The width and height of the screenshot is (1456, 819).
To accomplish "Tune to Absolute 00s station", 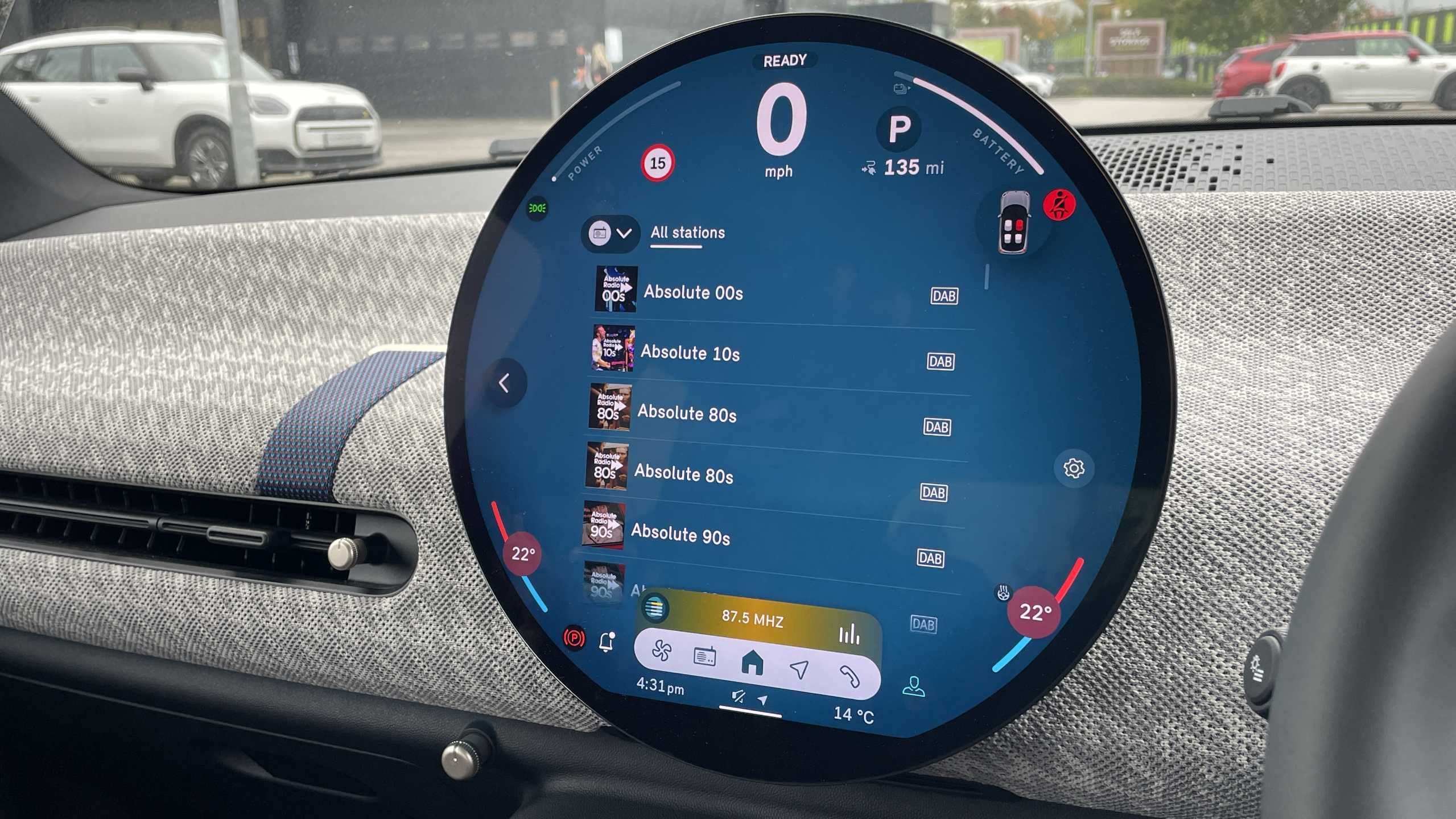I will 692,292.
